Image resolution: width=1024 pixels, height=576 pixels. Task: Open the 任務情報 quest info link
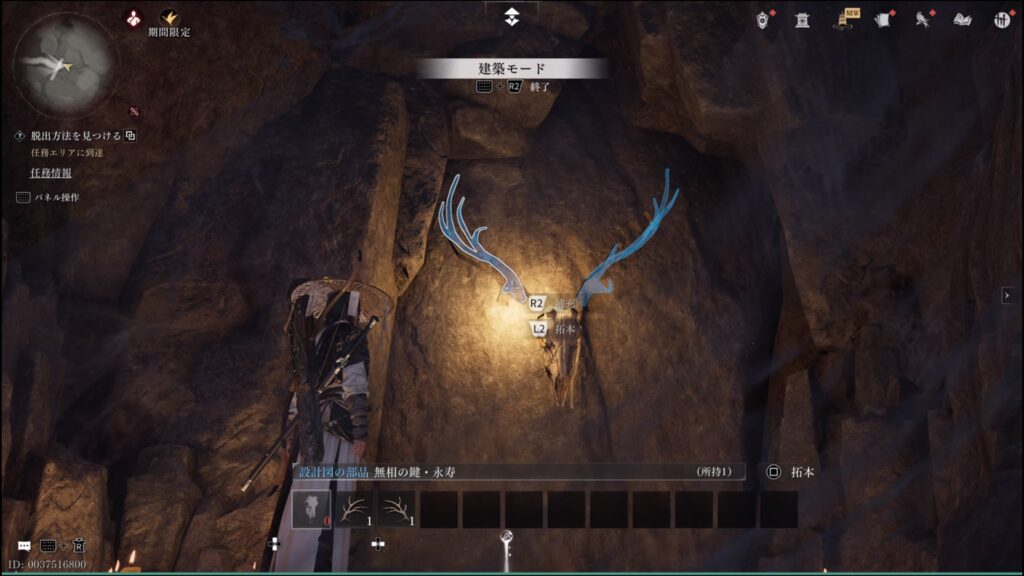coord(50,173)
